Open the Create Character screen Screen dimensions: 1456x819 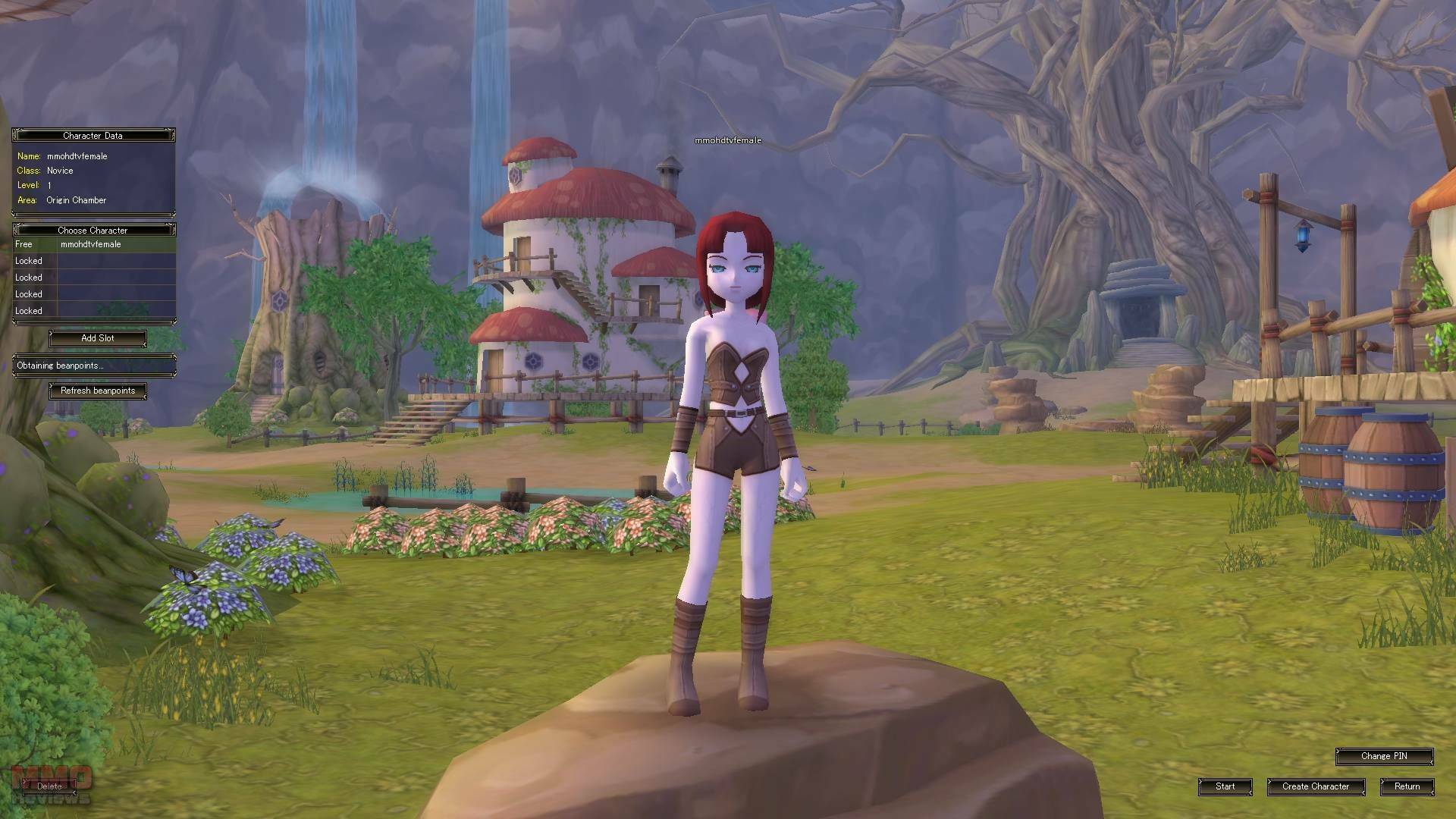[1316, 786]
